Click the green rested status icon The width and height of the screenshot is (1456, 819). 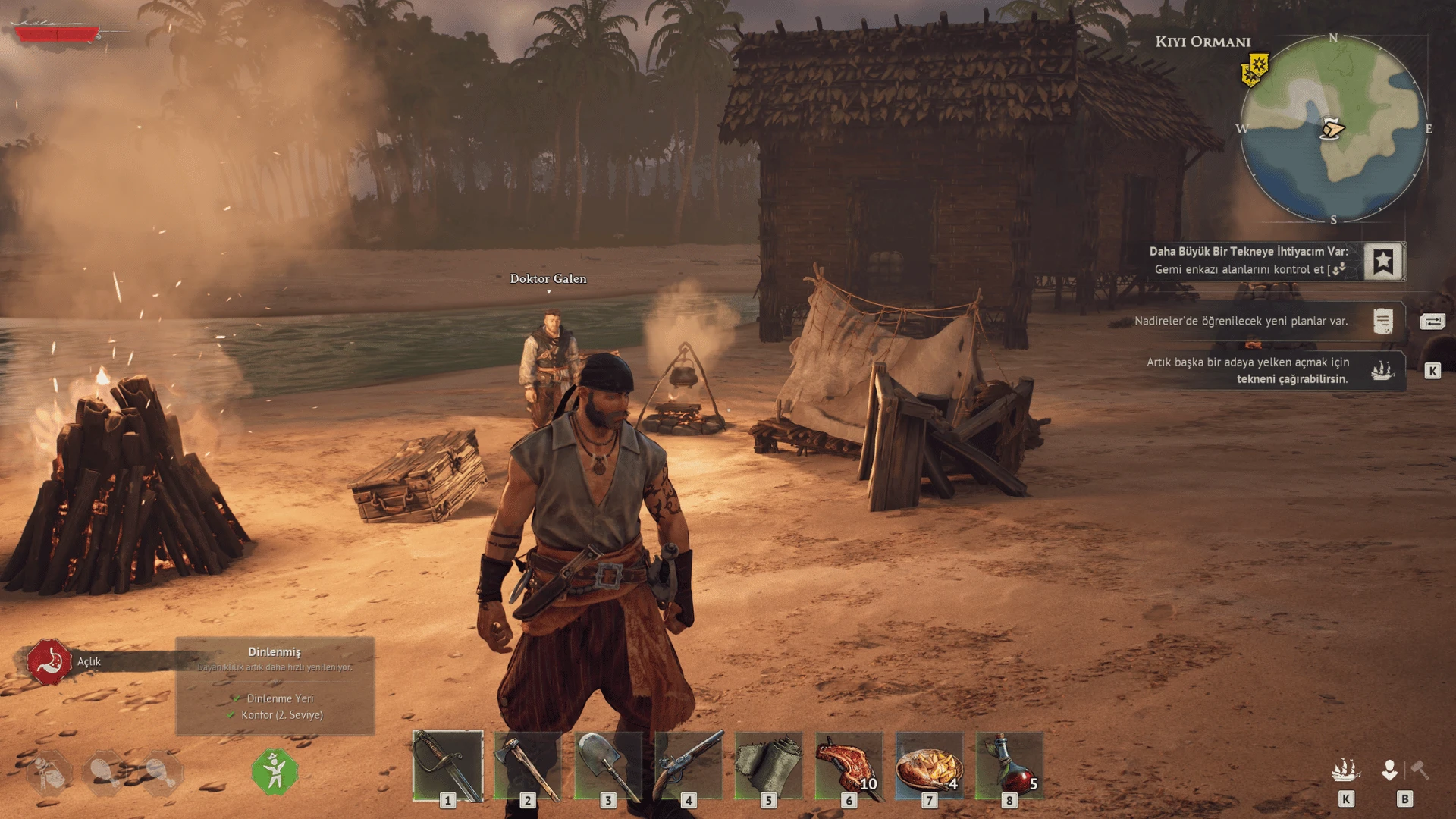[275, 772]
